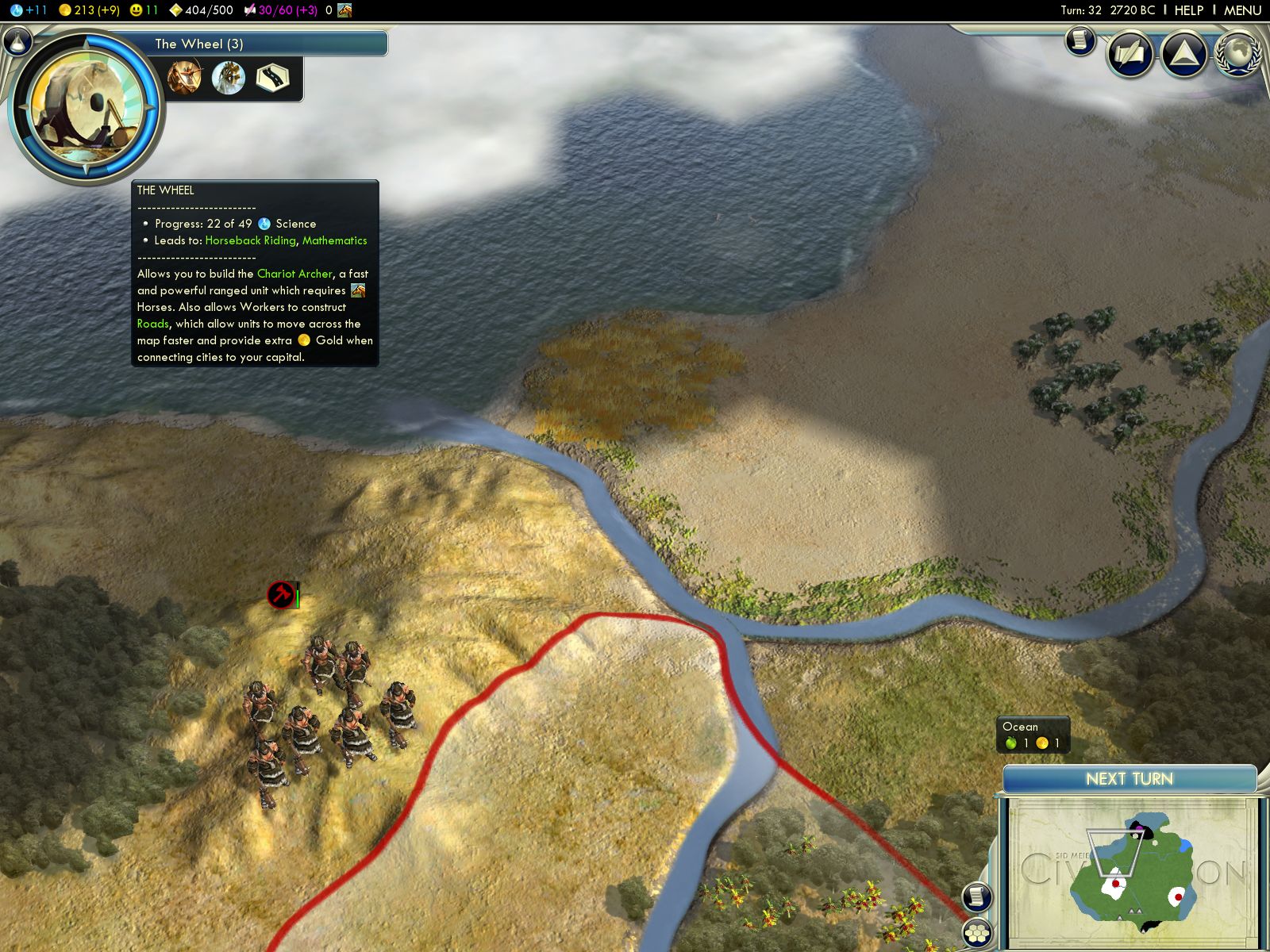This screenshot has width=1270, height=952.
Task: Click the science flask button
Action: (x=19, y=42)
